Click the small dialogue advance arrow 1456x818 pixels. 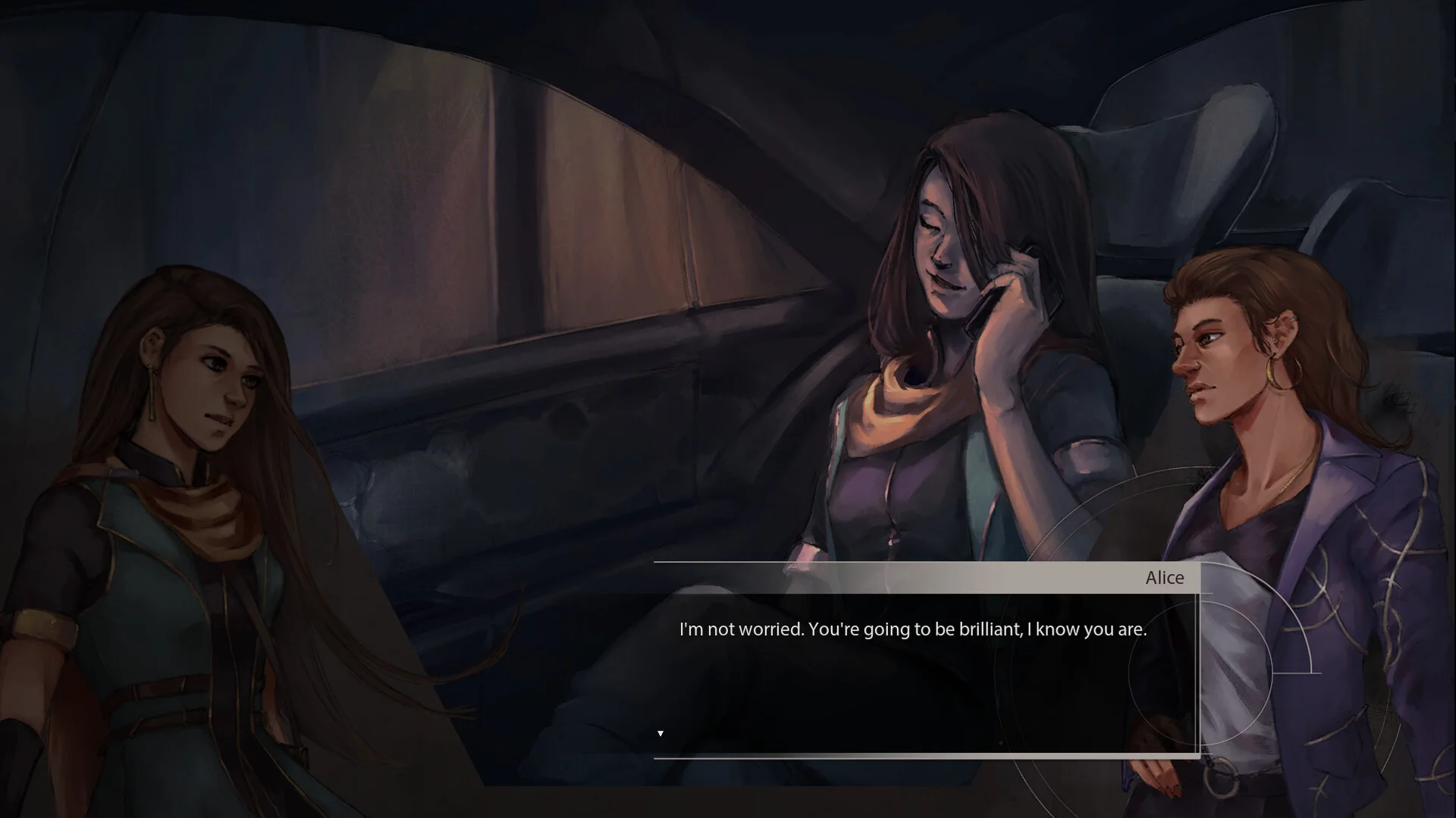tap(661, 733)
